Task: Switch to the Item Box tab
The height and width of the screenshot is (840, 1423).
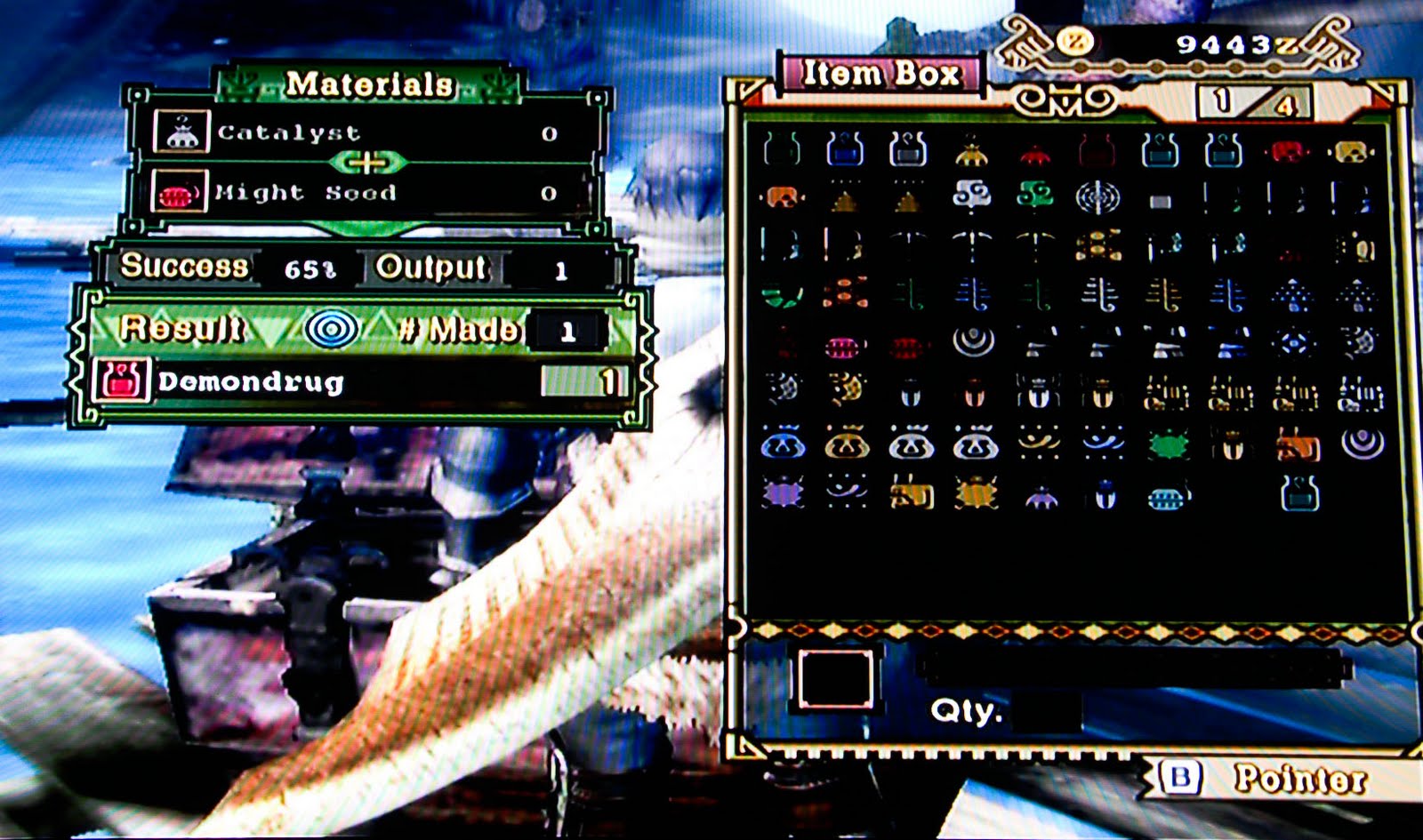Action: [x=881, y=75]
